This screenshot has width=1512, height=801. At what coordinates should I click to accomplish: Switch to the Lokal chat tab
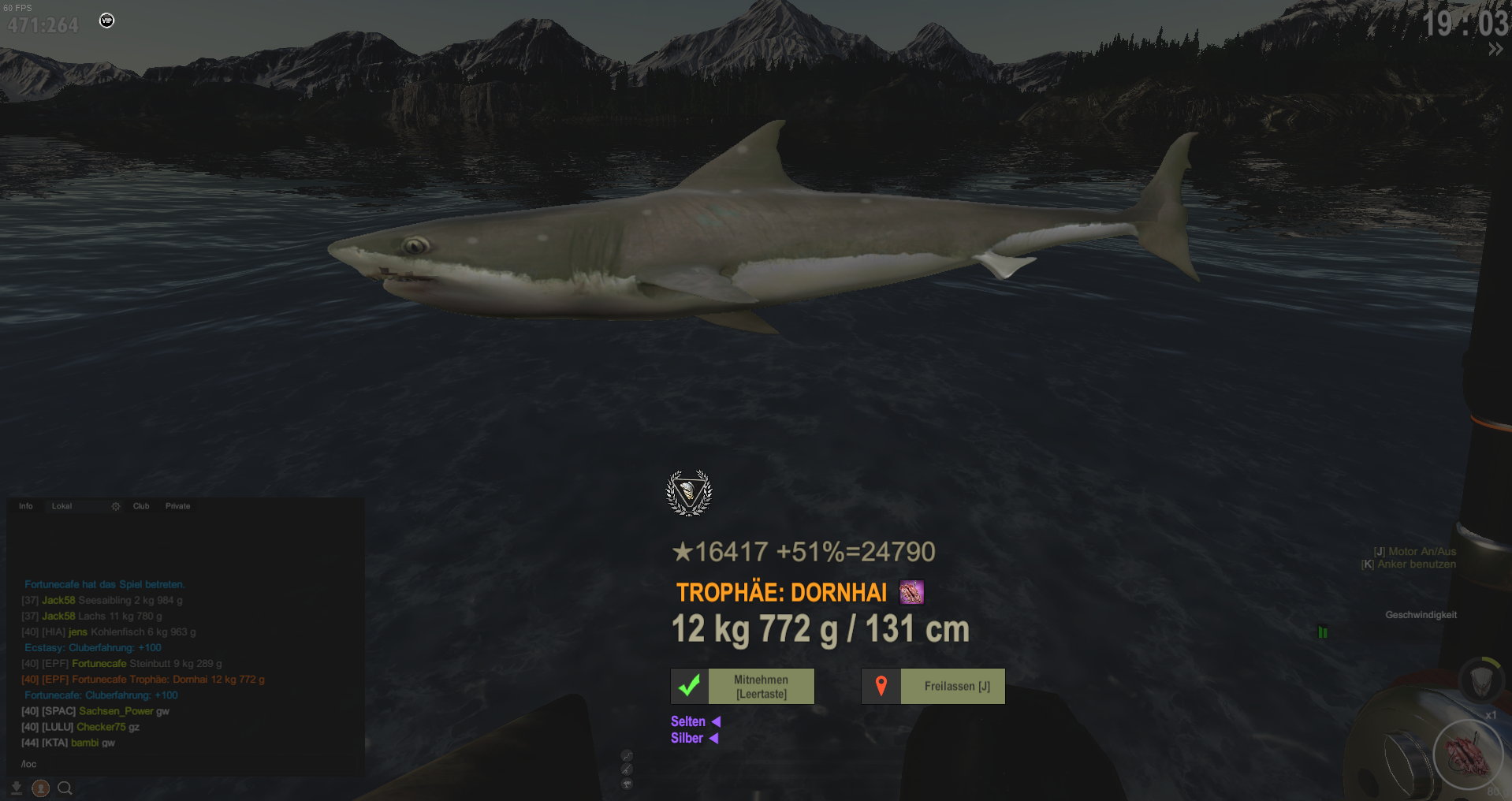(62, 506)
